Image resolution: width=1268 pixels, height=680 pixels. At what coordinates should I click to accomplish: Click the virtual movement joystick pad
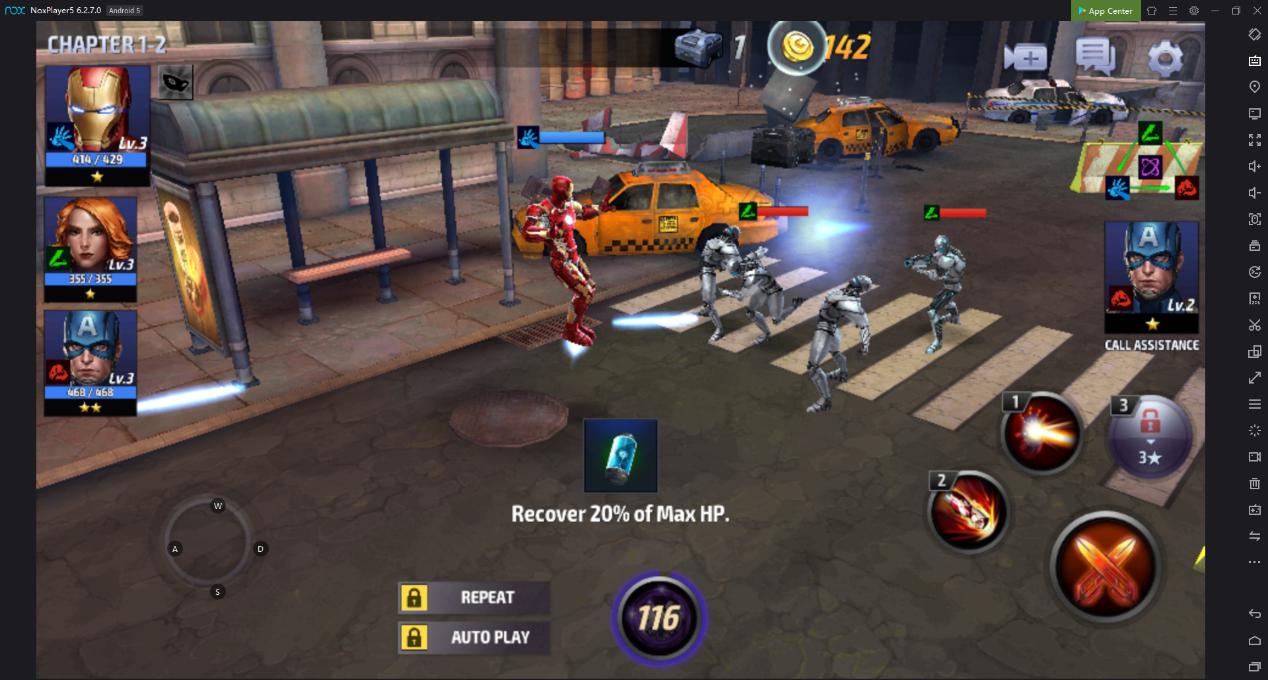[x=218, y=548]
